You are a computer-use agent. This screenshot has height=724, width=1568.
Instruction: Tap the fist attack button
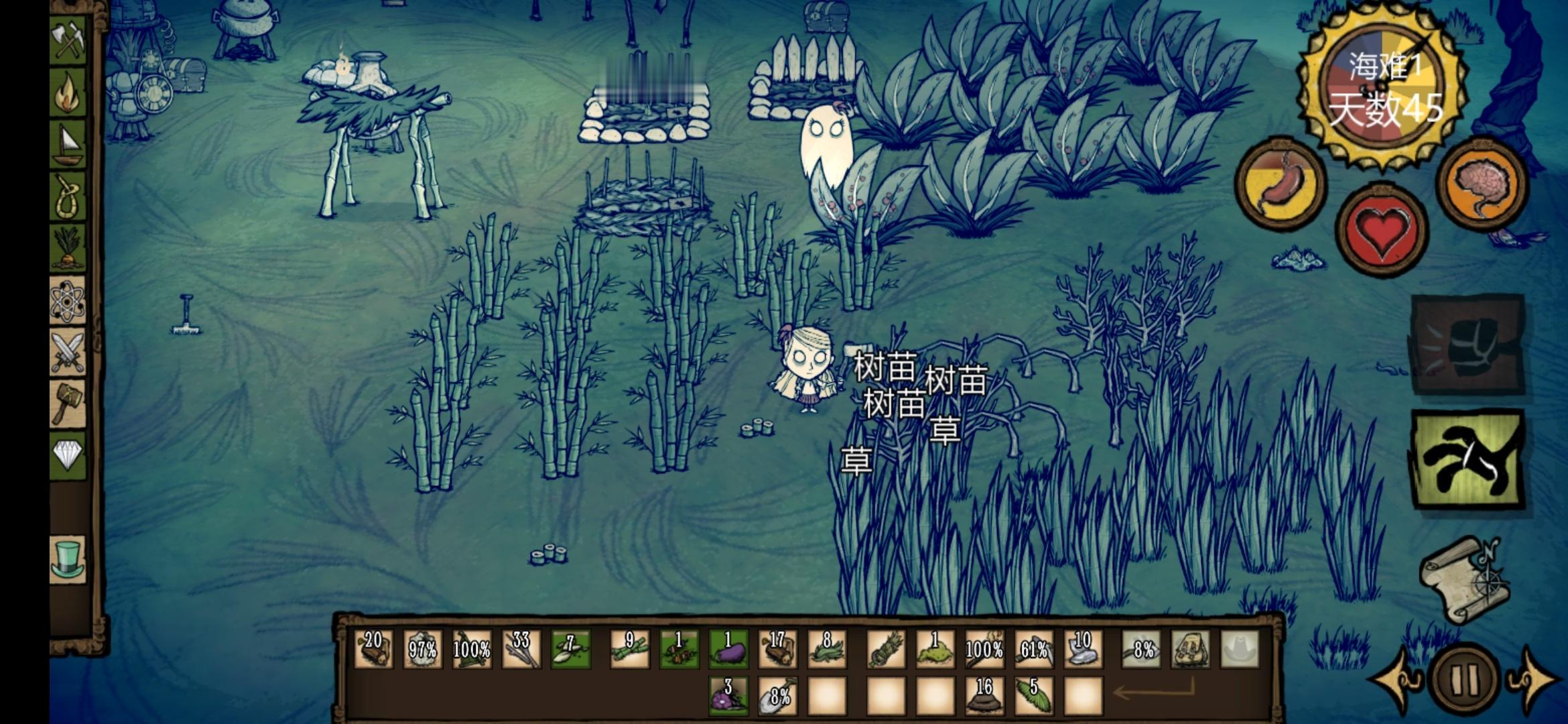coord(1468,344)
